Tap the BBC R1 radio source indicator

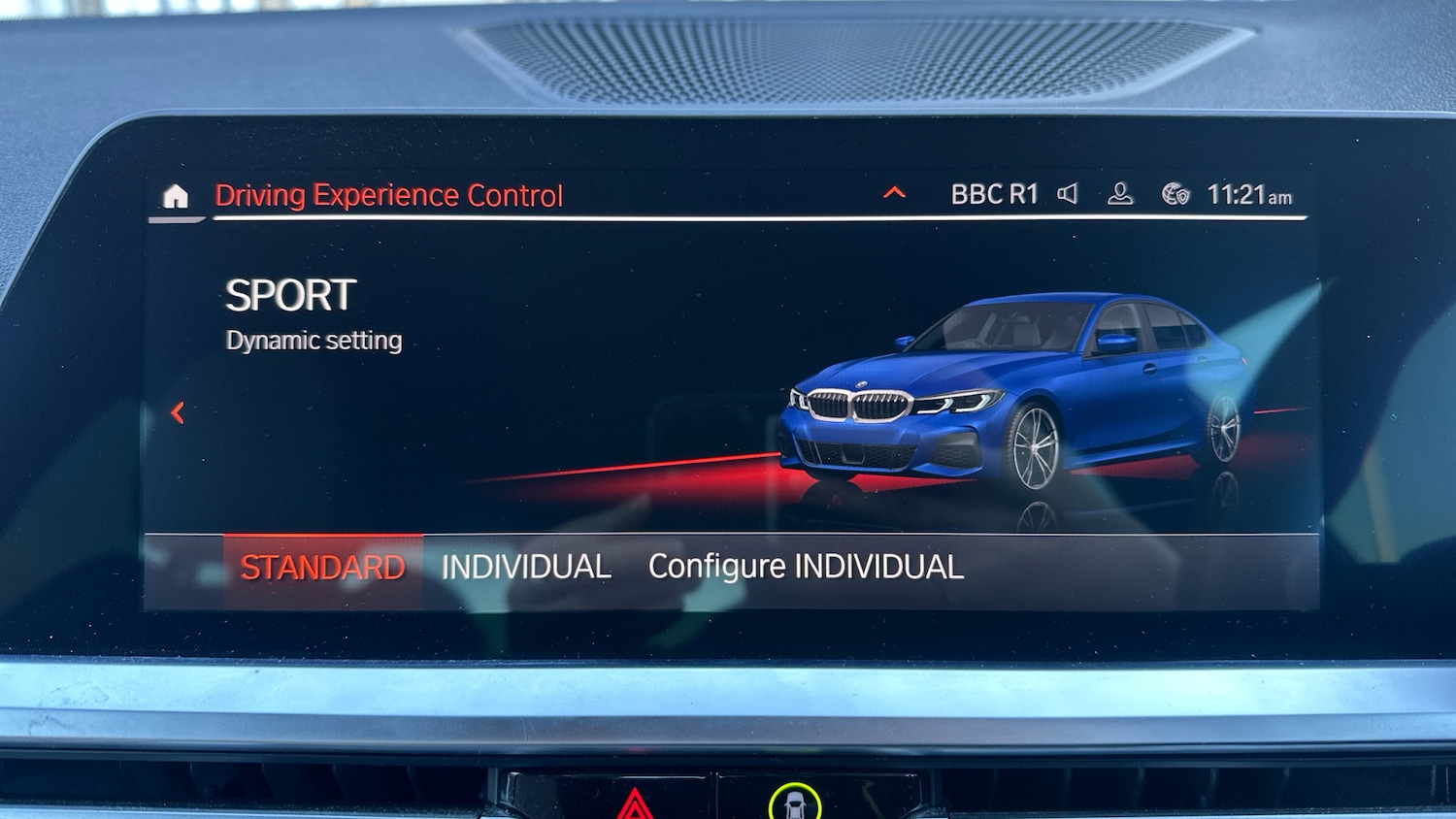(992, 194)
